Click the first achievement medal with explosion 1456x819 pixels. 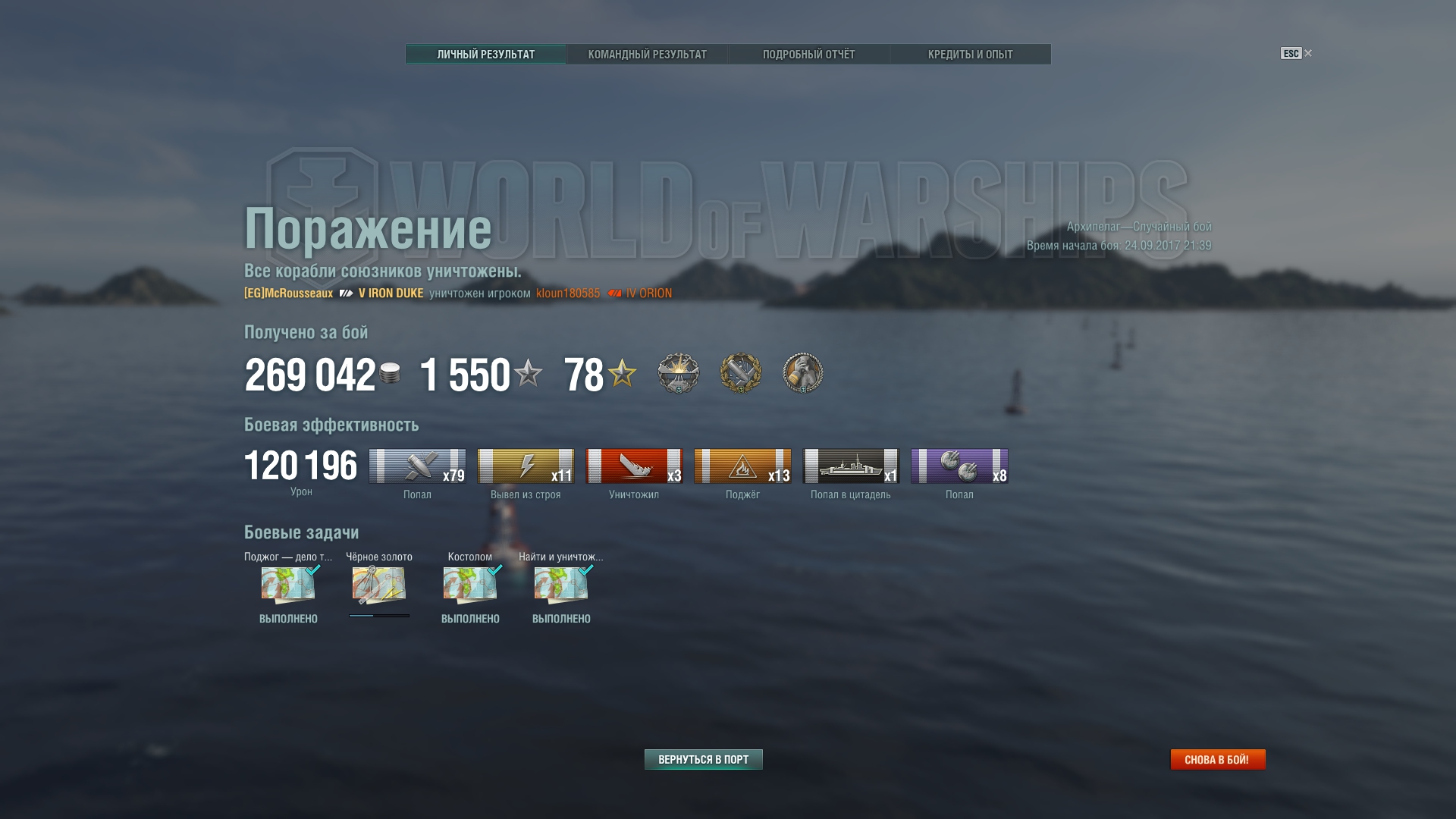tap(678, 373)
